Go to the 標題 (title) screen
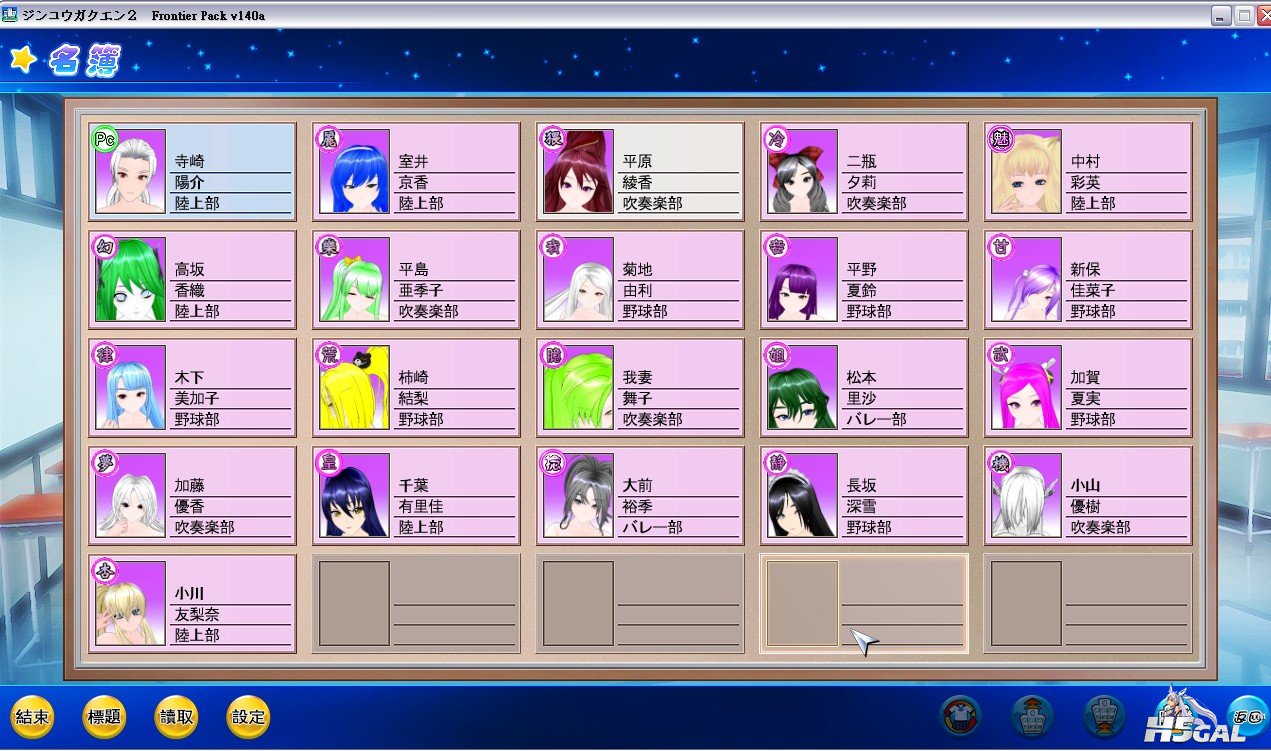Image resolution: width=1271 pixels, height=751 pixels. tap(104, 717)
